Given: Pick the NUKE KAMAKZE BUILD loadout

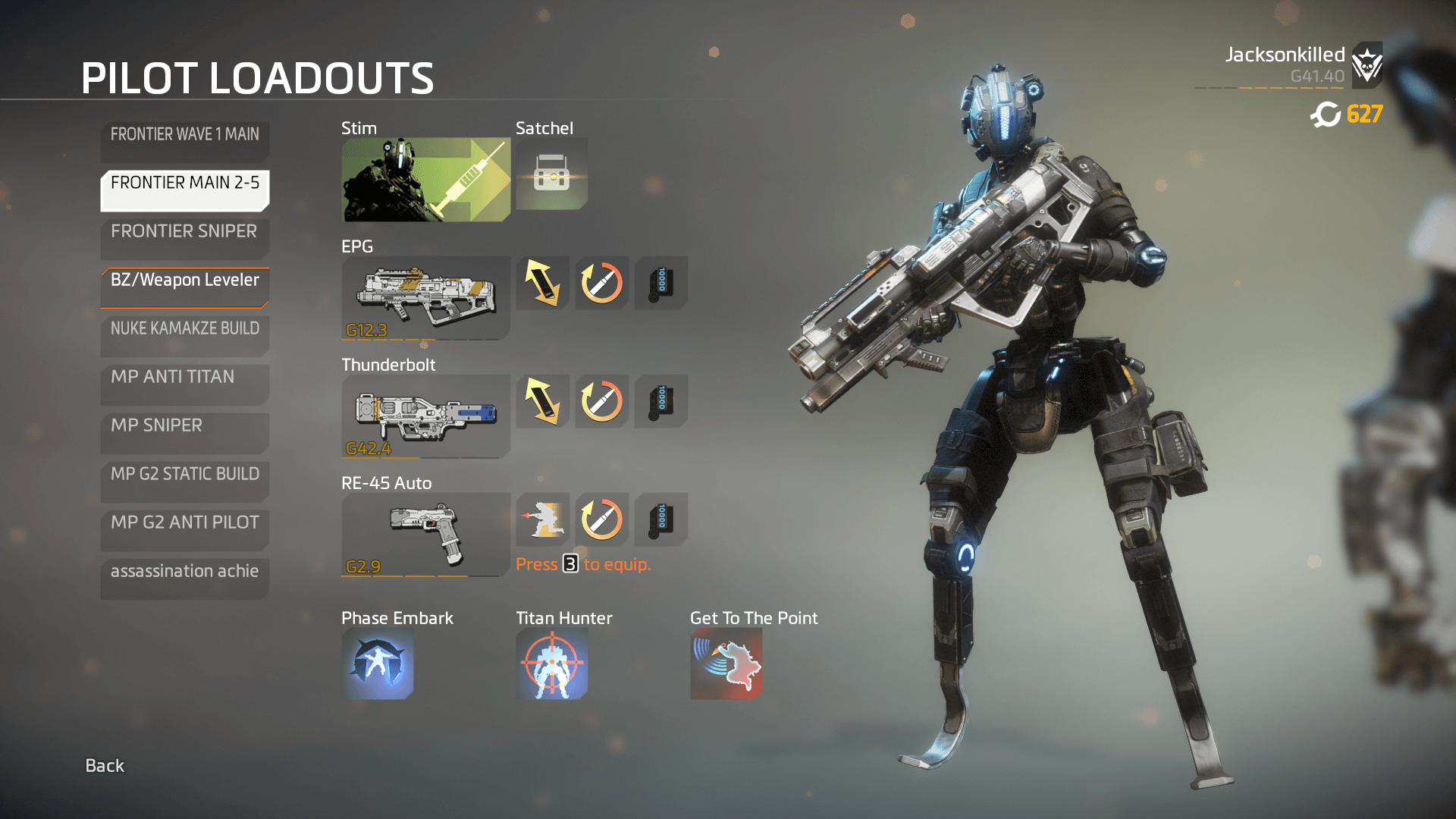Looking at the screenshot, I should [184, 334].
